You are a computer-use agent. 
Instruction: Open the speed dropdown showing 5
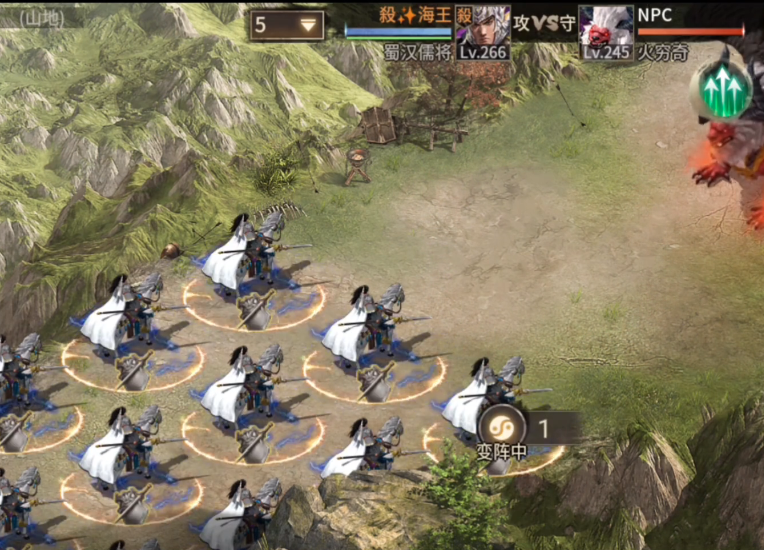288,25
